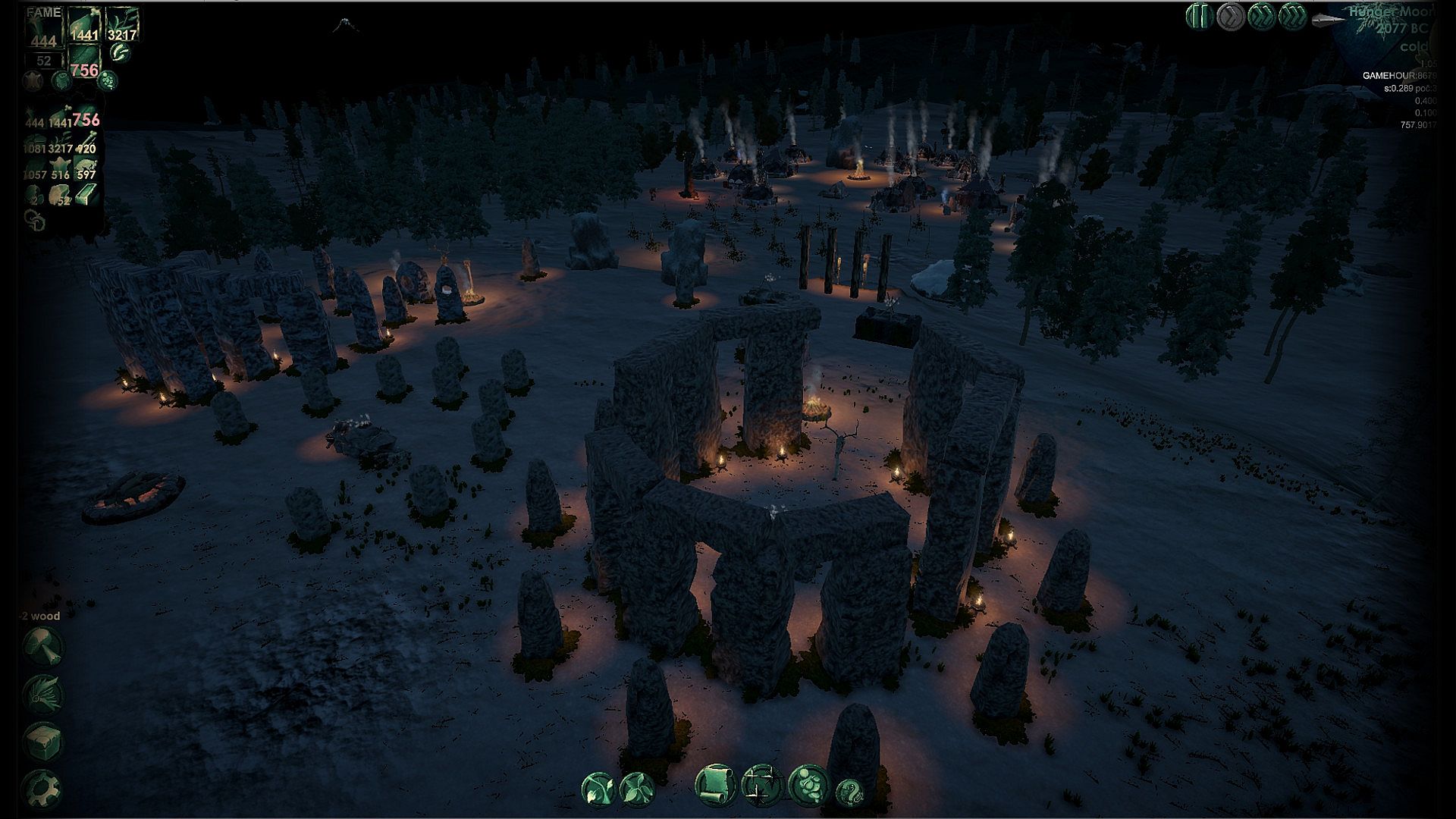
Task: Set game speed to double arrow
Action: 1261,16
